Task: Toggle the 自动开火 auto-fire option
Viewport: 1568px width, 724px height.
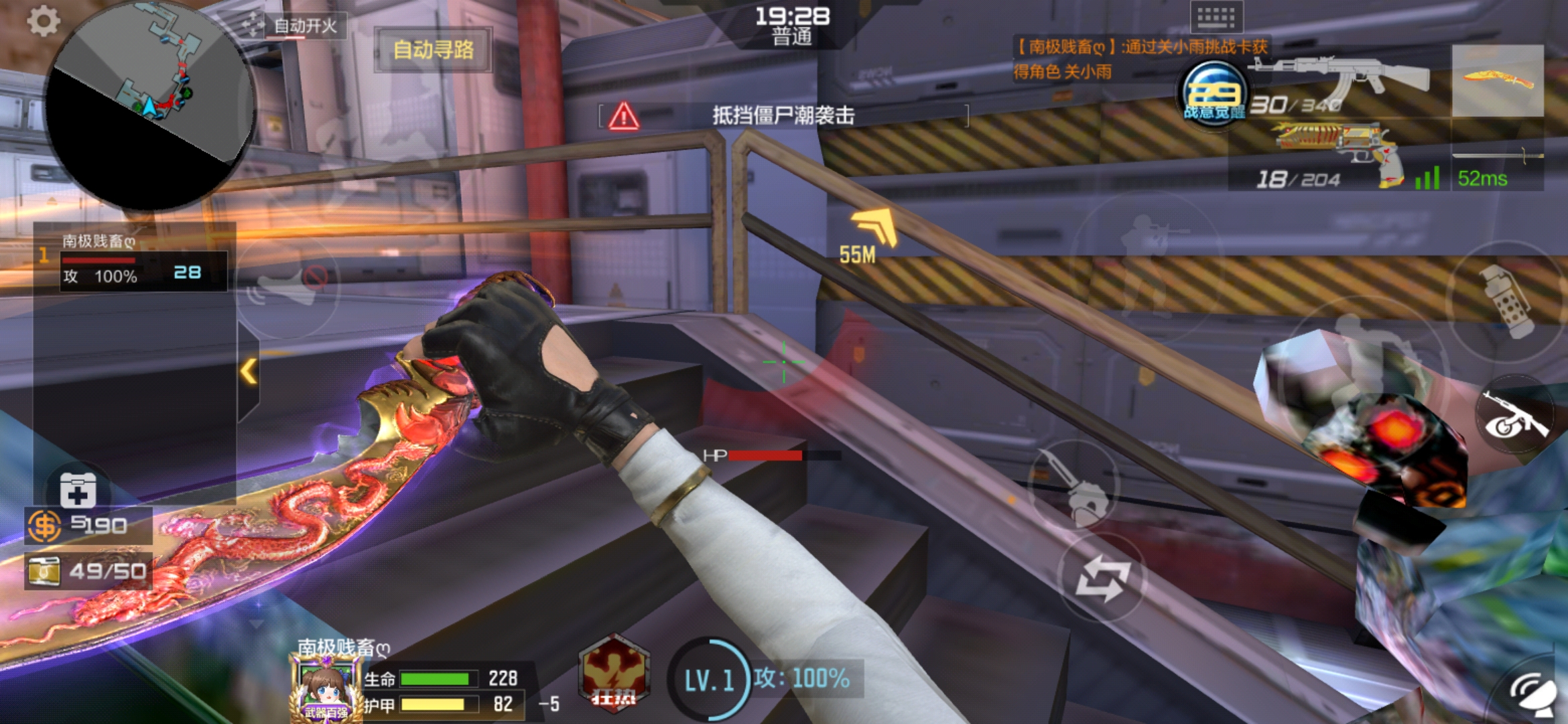Action: pyautogui.click(x=294, y=26)
